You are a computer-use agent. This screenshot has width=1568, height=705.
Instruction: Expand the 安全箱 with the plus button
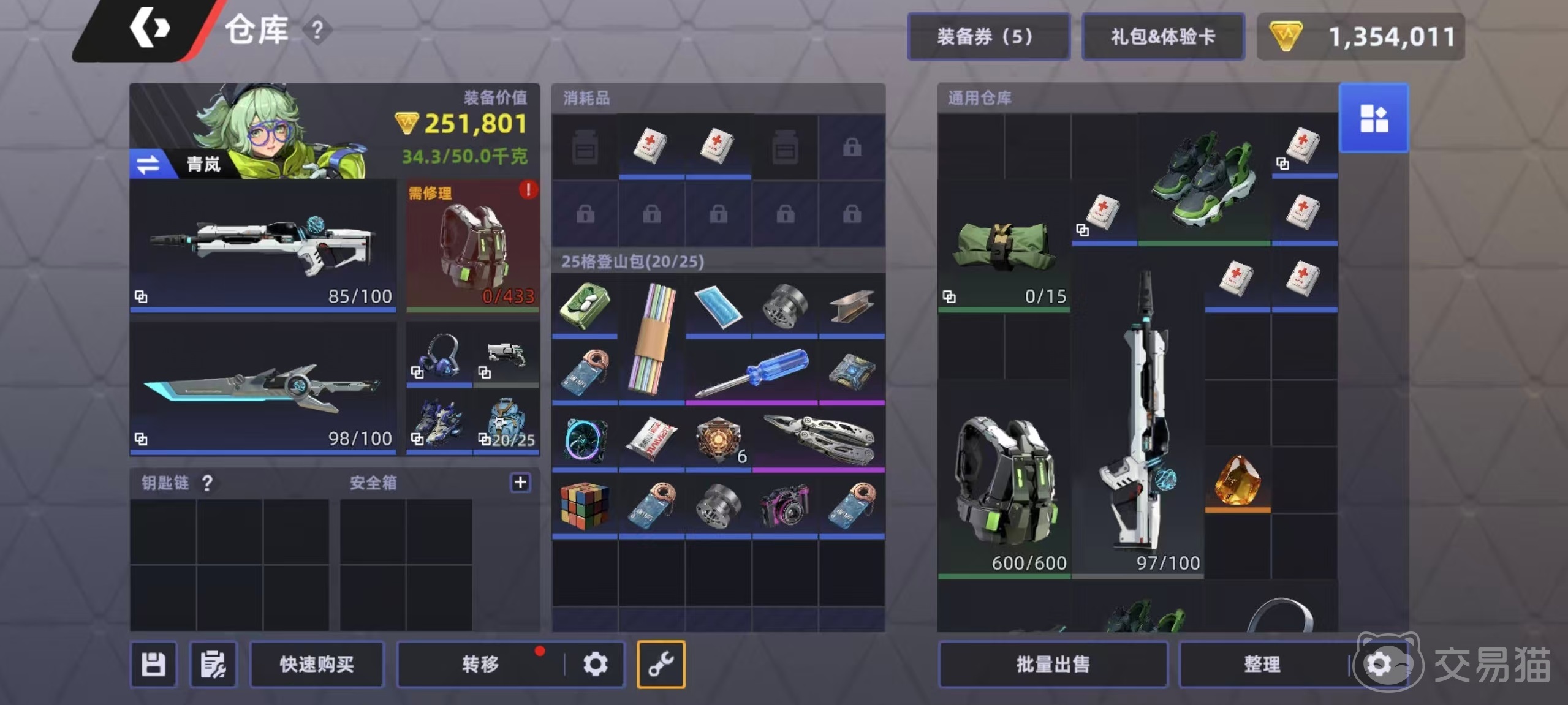coord(520,483)
